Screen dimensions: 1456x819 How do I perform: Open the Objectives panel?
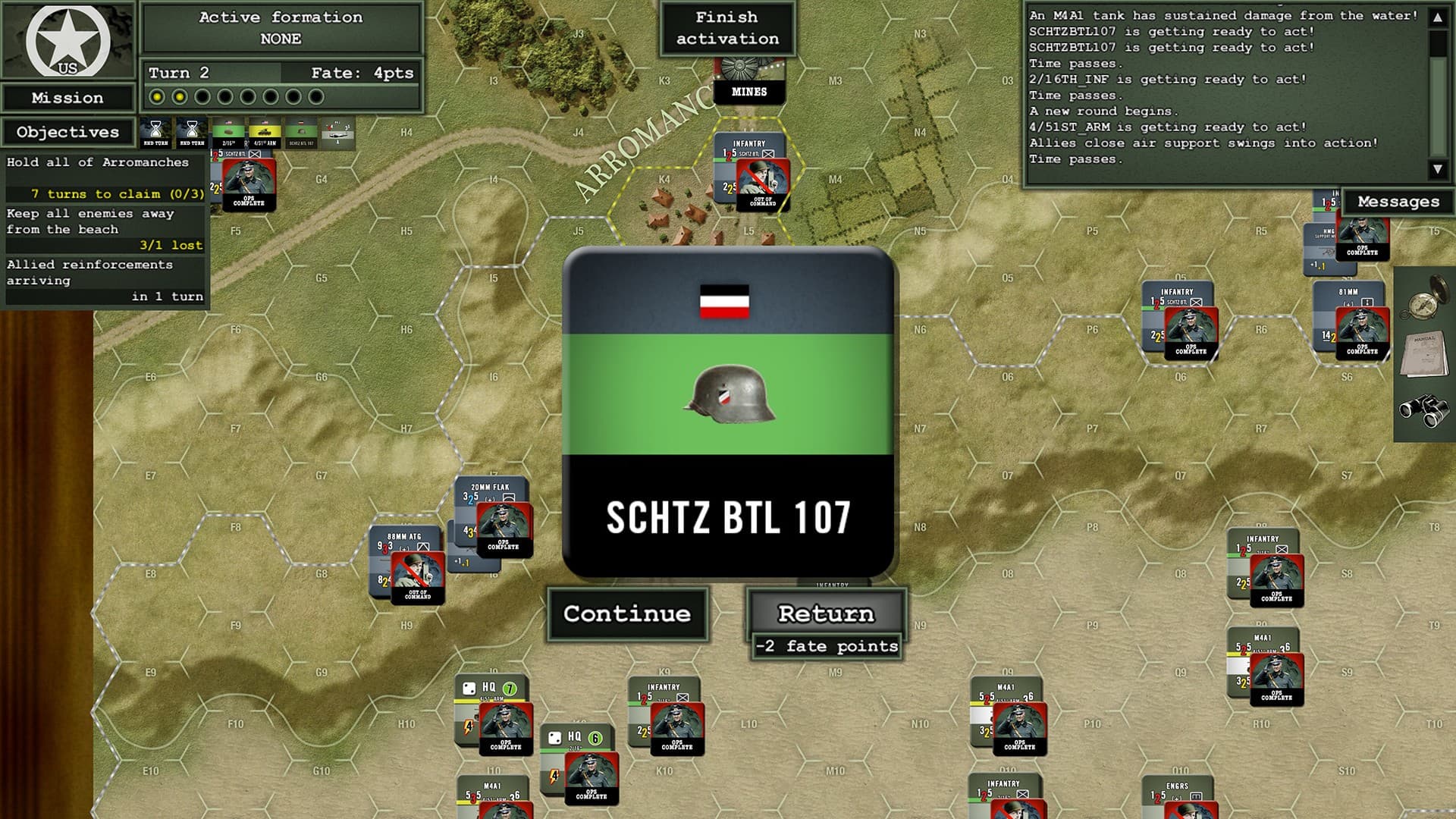(x=67, y=132)
